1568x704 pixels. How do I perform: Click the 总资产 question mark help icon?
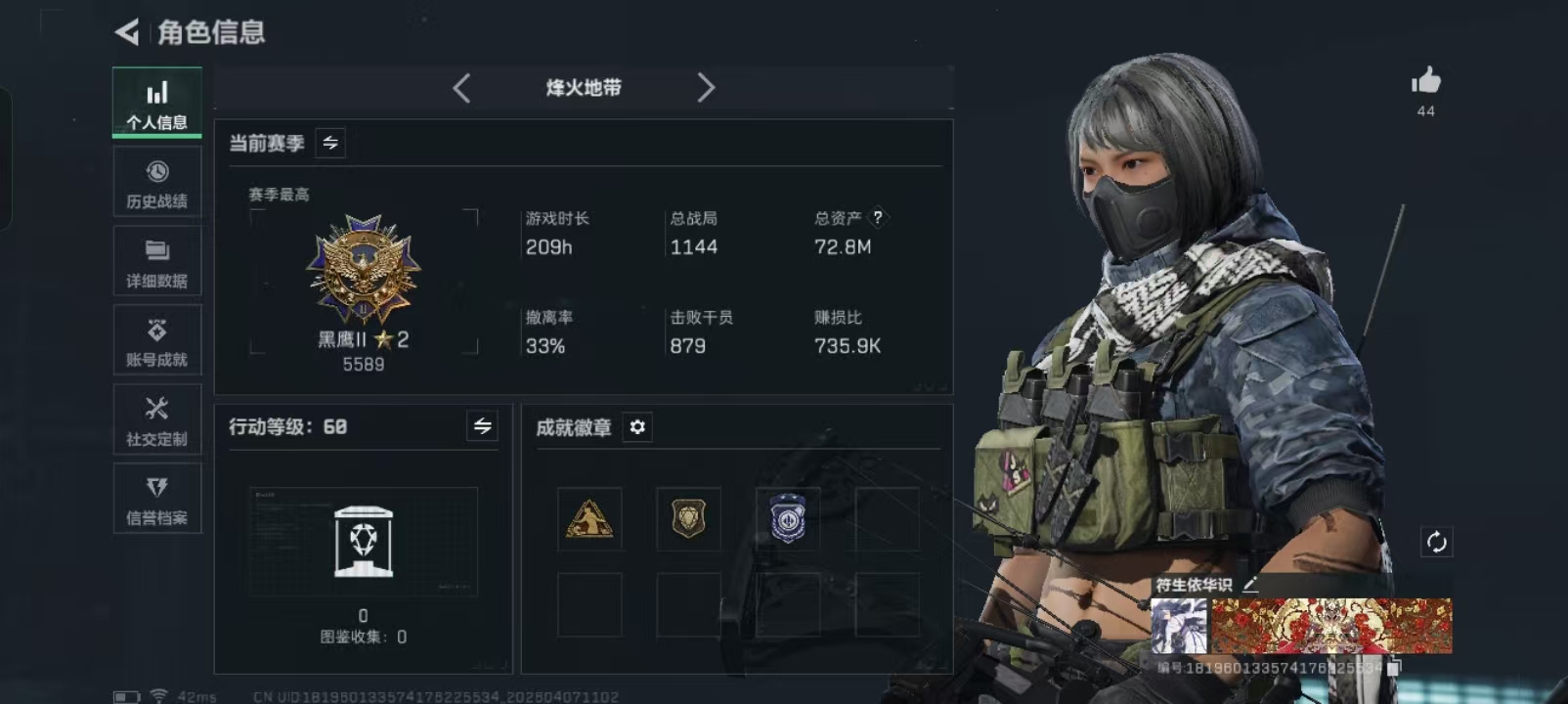[x=878, y=218]
